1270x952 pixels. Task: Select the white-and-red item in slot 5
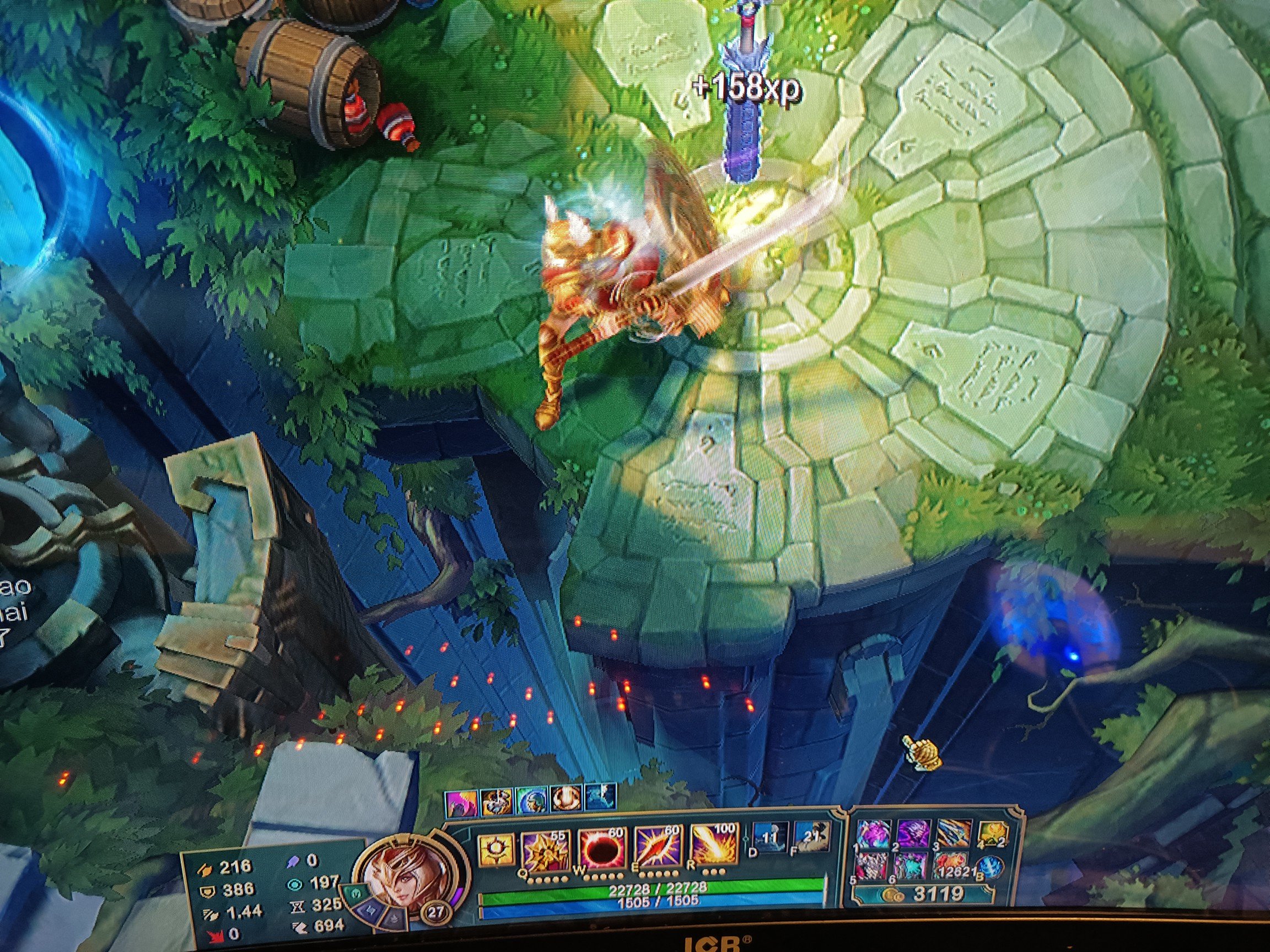871,866
